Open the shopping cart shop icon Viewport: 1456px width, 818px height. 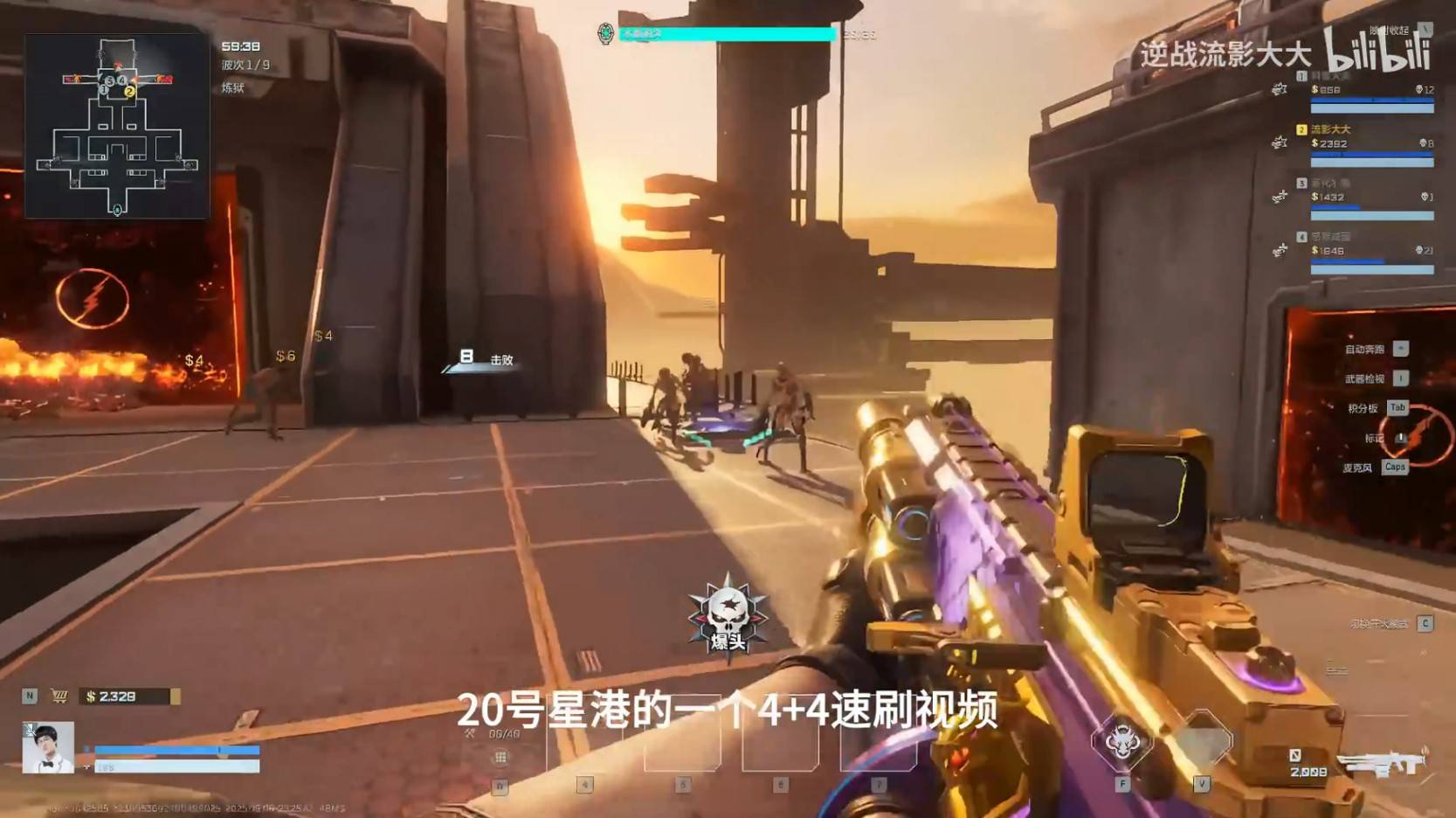(59, 696)
